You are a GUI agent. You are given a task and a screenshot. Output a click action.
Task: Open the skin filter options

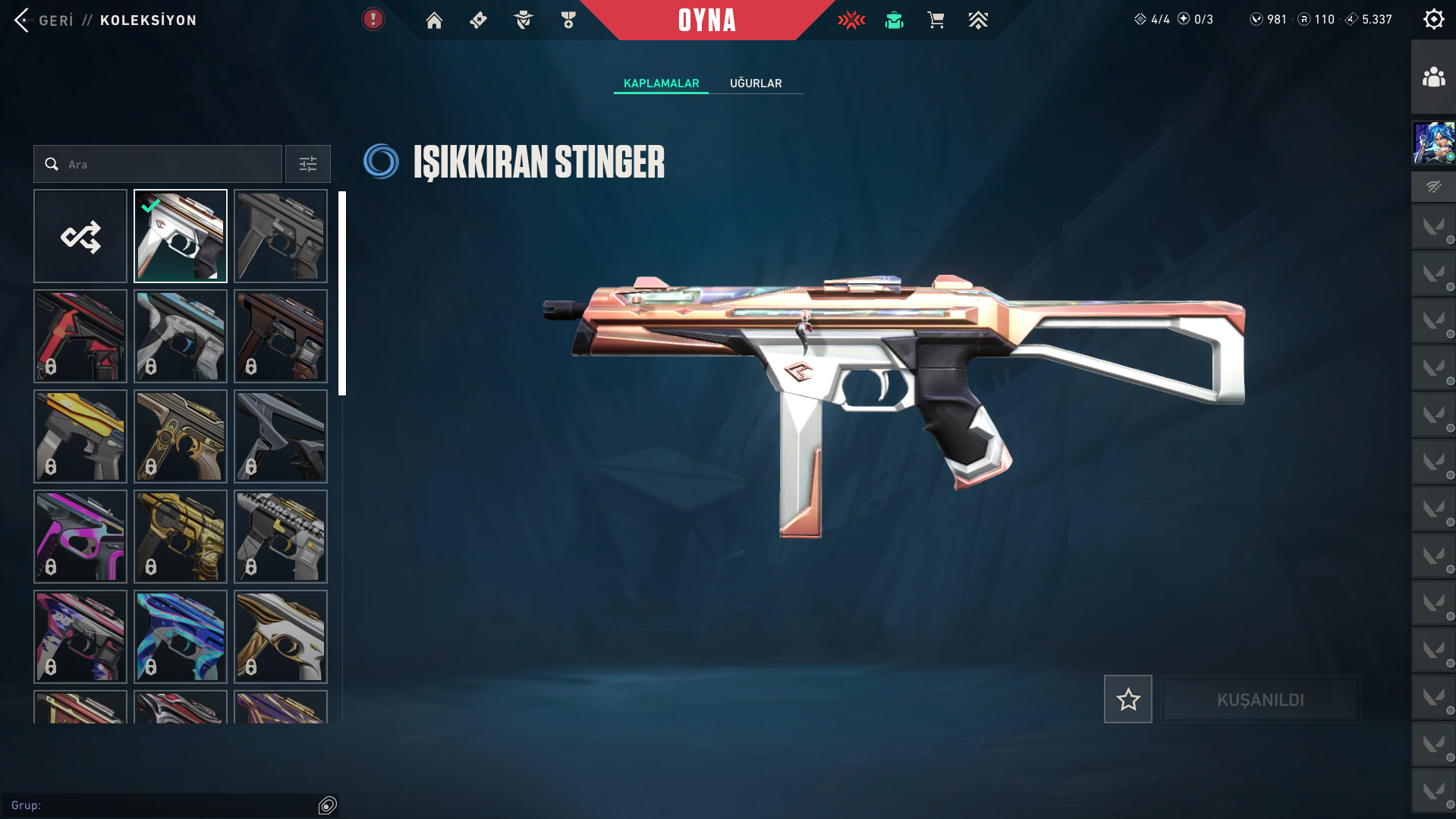[x=308, y=165]
